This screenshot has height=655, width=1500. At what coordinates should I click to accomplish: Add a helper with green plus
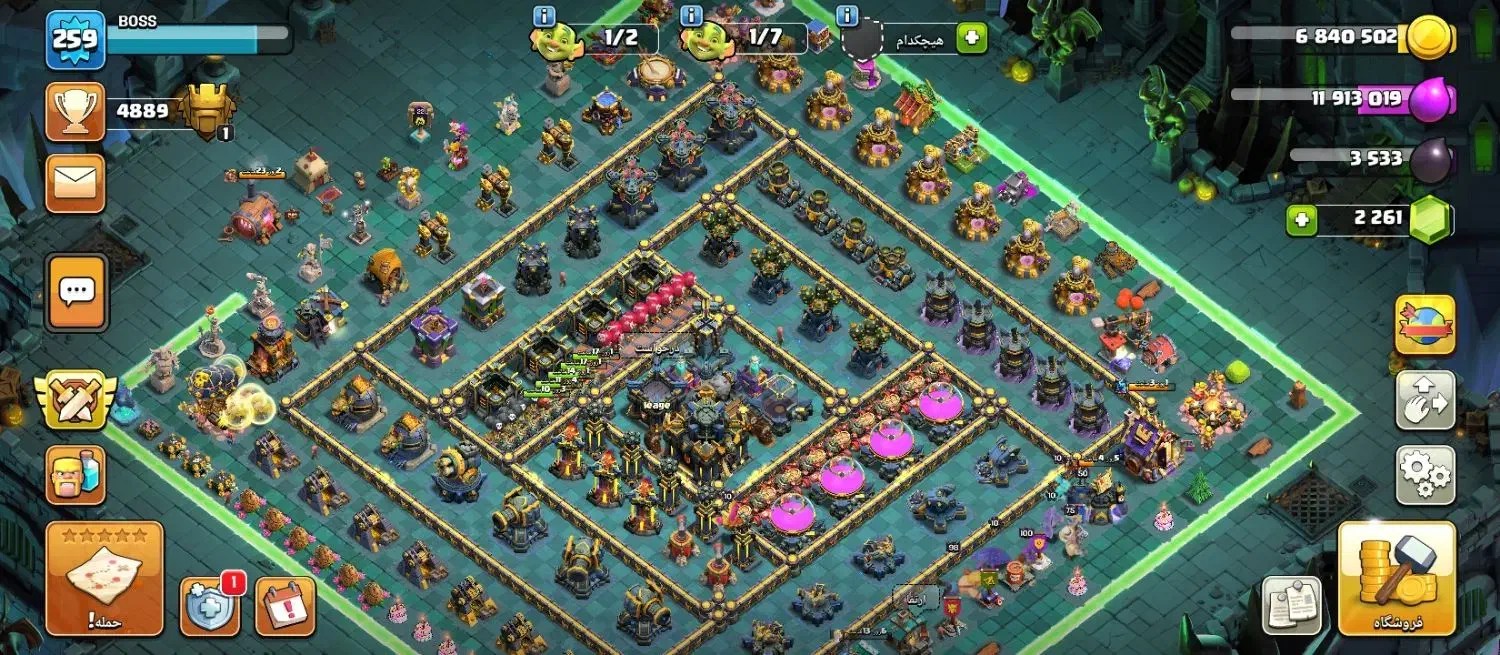point(971,39)
